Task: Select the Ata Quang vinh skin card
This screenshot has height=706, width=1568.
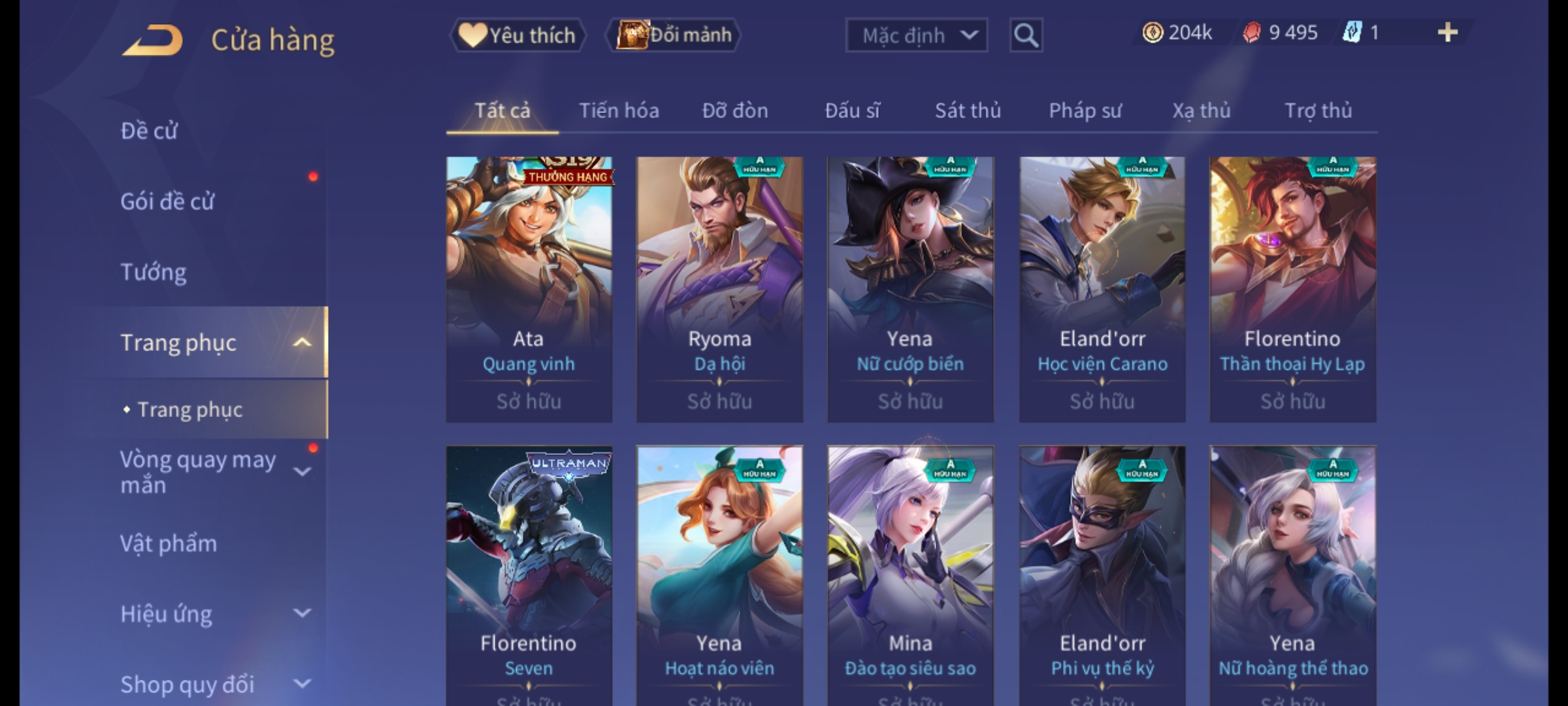Action: click(529, 289)
